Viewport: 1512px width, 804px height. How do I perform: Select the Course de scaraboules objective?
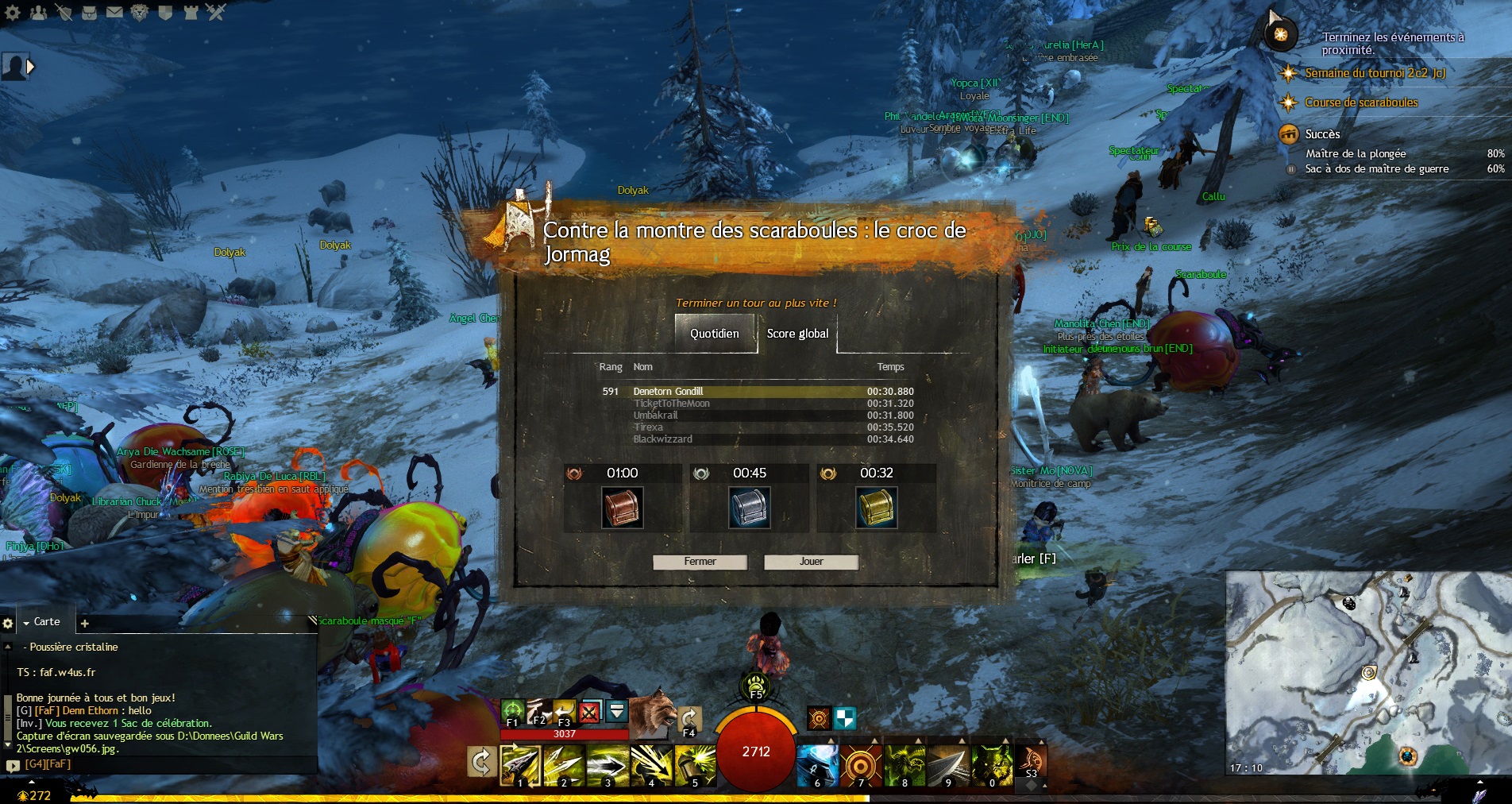click(1361, 102)
